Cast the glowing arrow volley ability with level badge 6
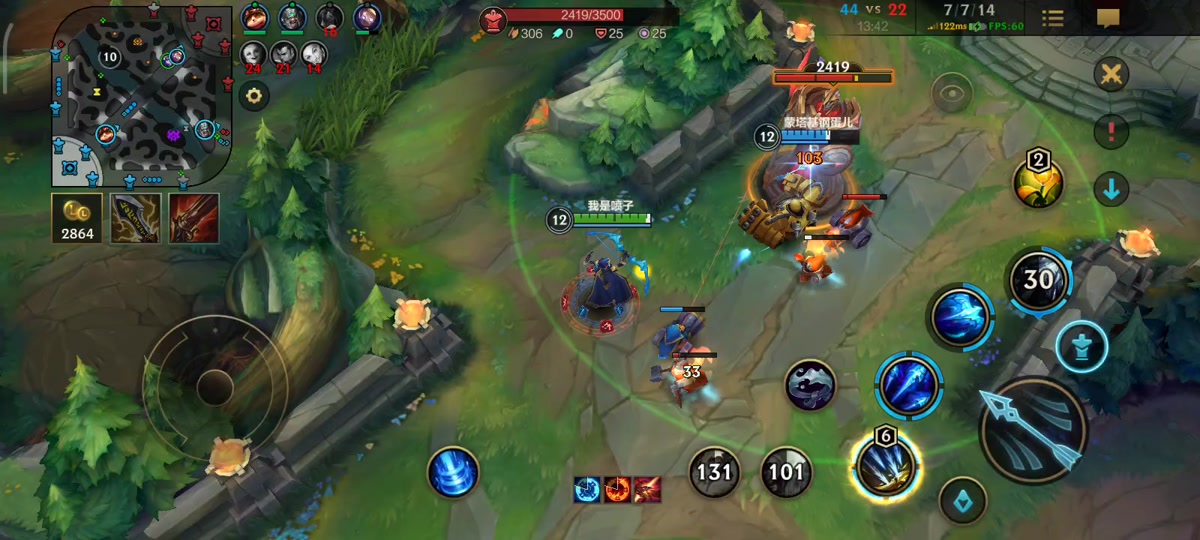The image size is (1200, 540). (x=885, y=466)
